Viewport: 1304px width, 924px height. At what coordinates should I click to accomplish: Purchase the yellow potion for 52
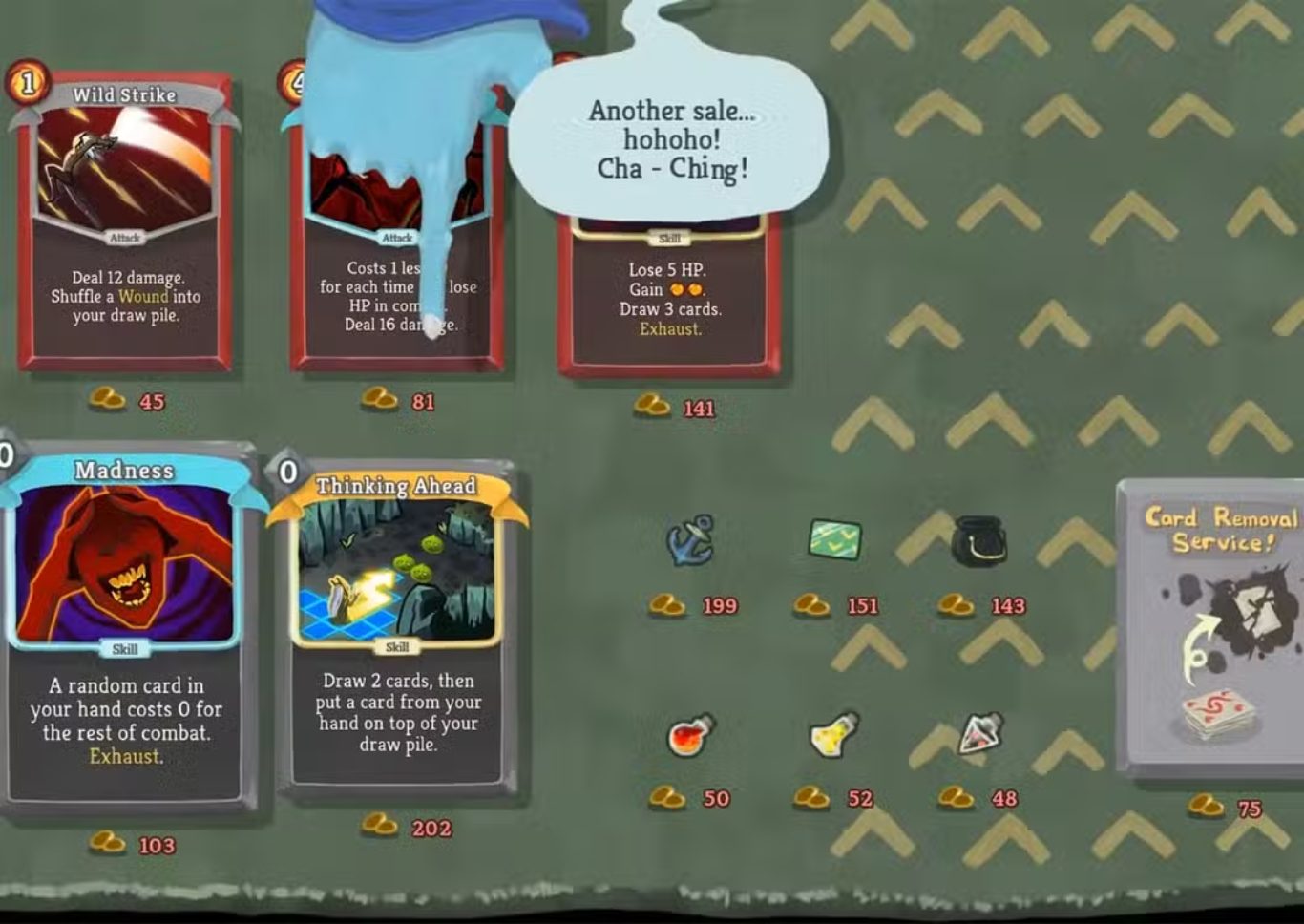pos(834,735)
